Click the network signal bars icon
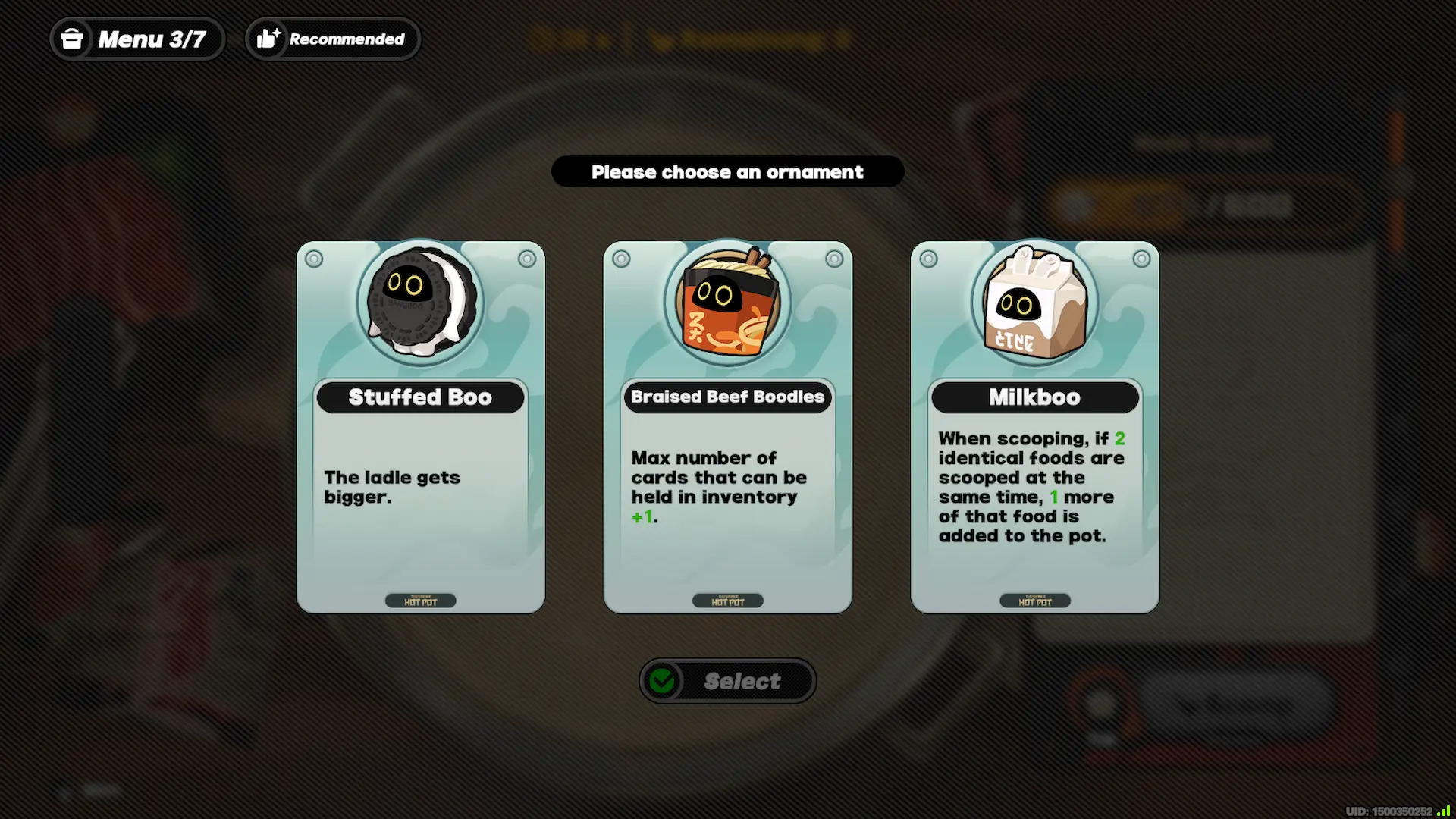 (1442, 810)
